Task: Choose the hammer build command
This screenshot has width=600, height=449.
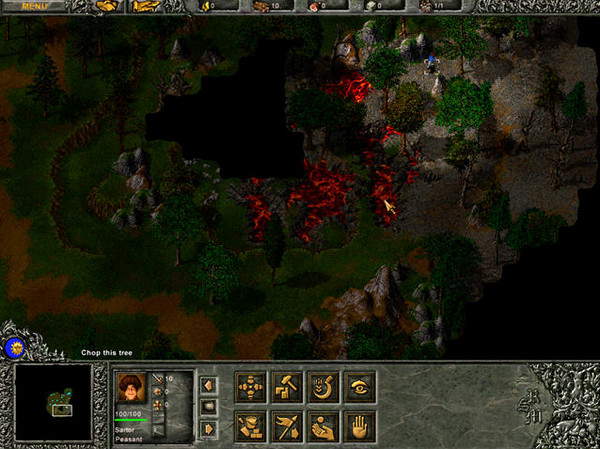Action: (x=286, y=387)
